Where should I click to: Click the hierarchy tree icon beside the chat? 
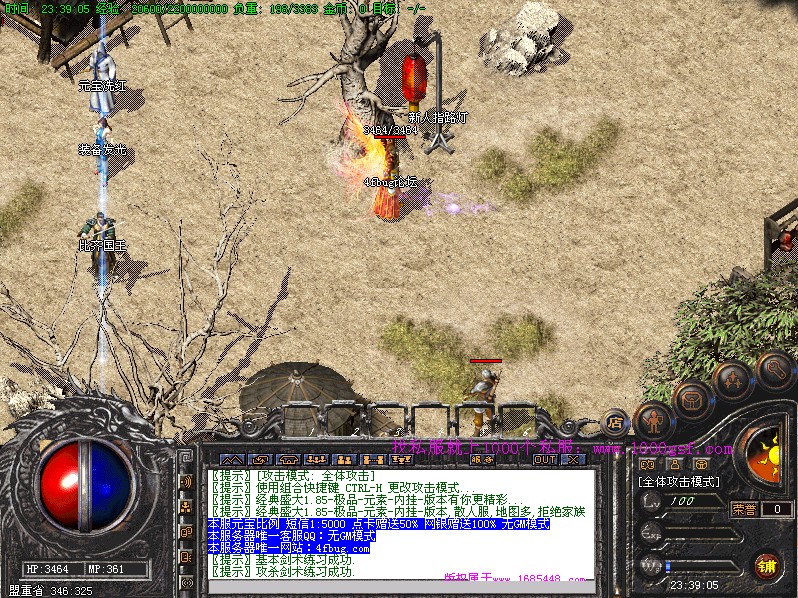(x=186, y=507)
